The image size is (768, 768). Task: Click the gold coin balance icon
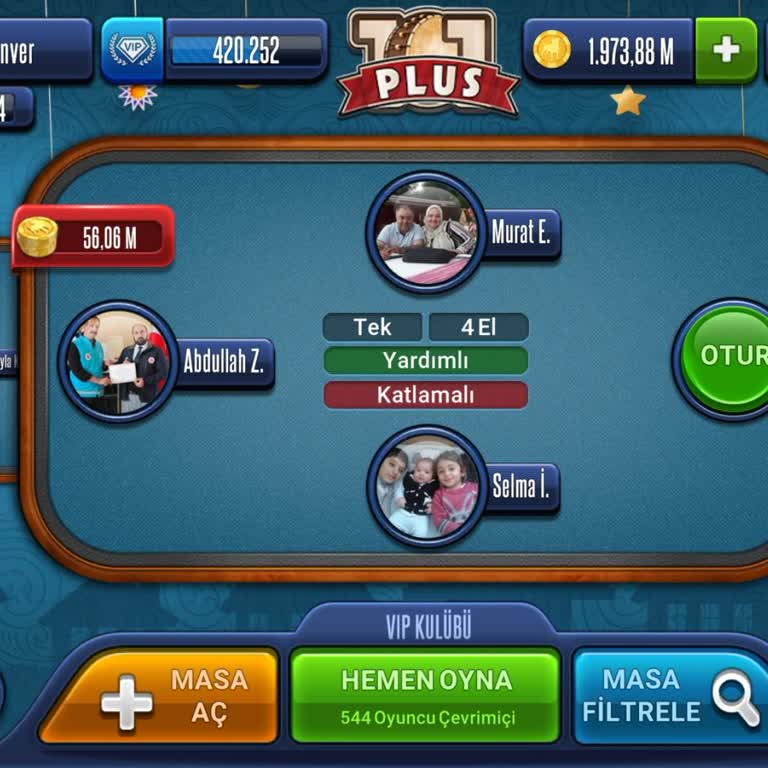point(552,50)
